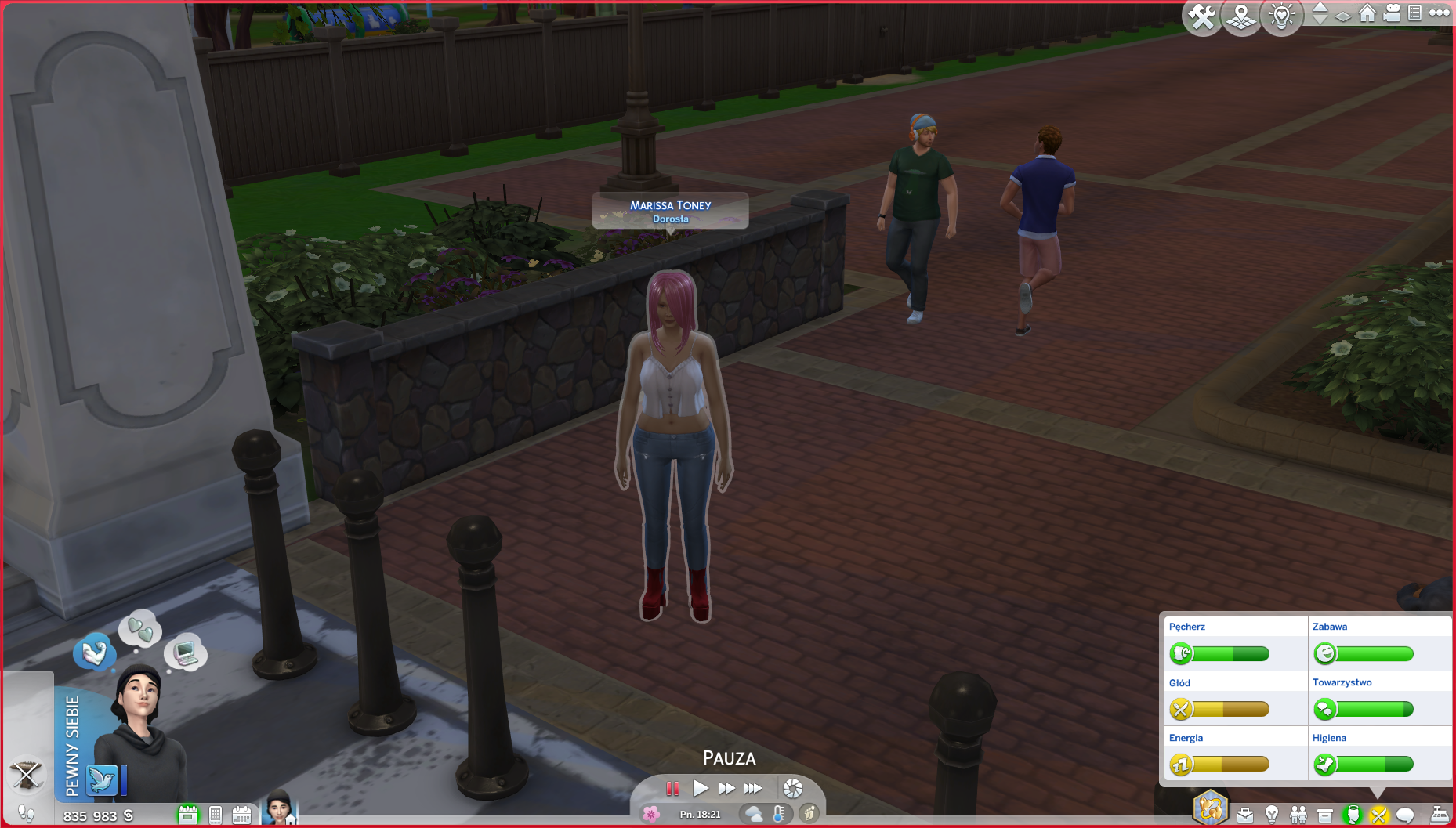Open the three-dots game options menu
The width and height of the screenshot is (1456, 828).
click(x=1440, y=13)
